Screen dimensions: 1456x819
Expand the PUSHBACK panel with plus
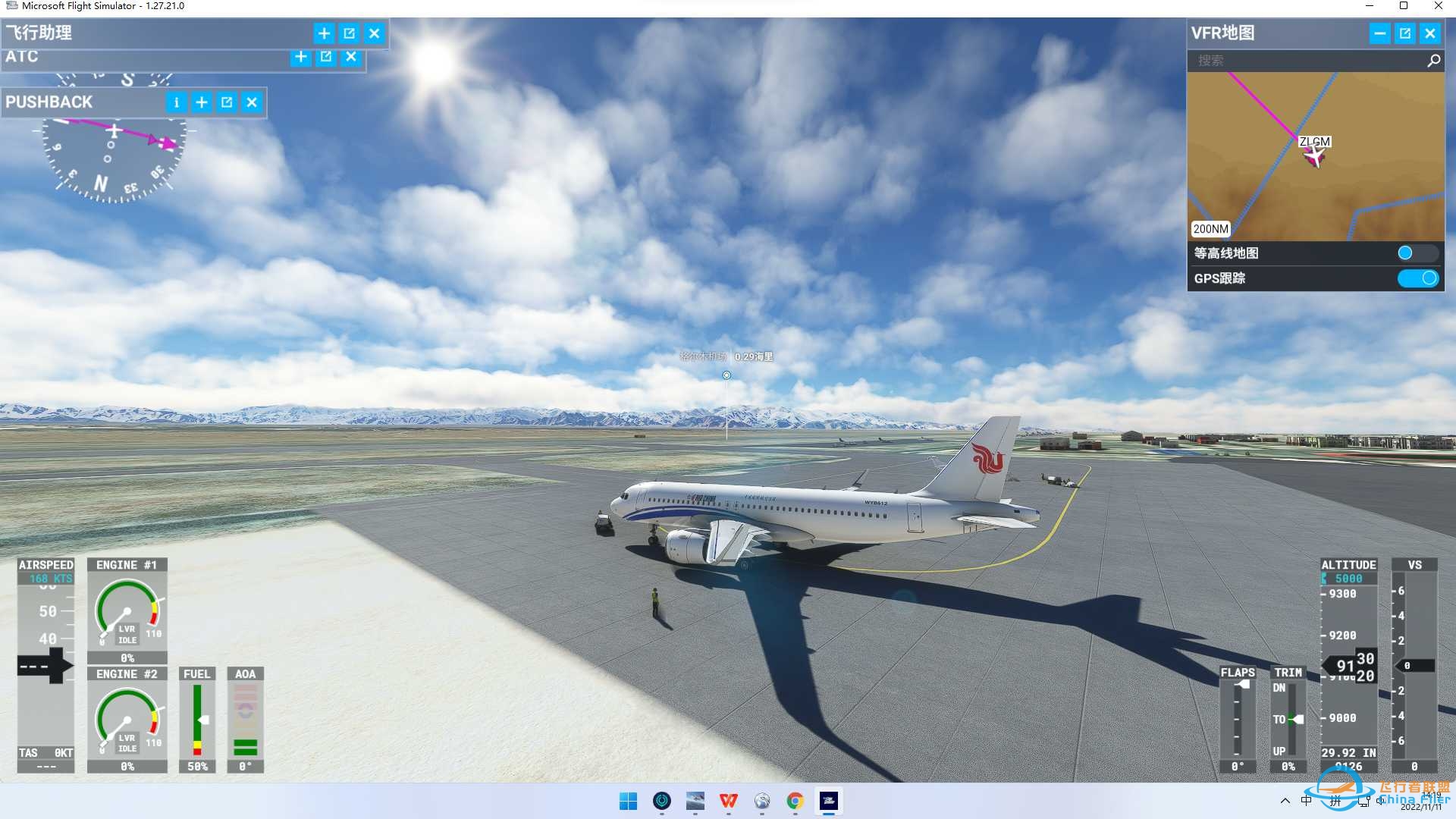202,102
